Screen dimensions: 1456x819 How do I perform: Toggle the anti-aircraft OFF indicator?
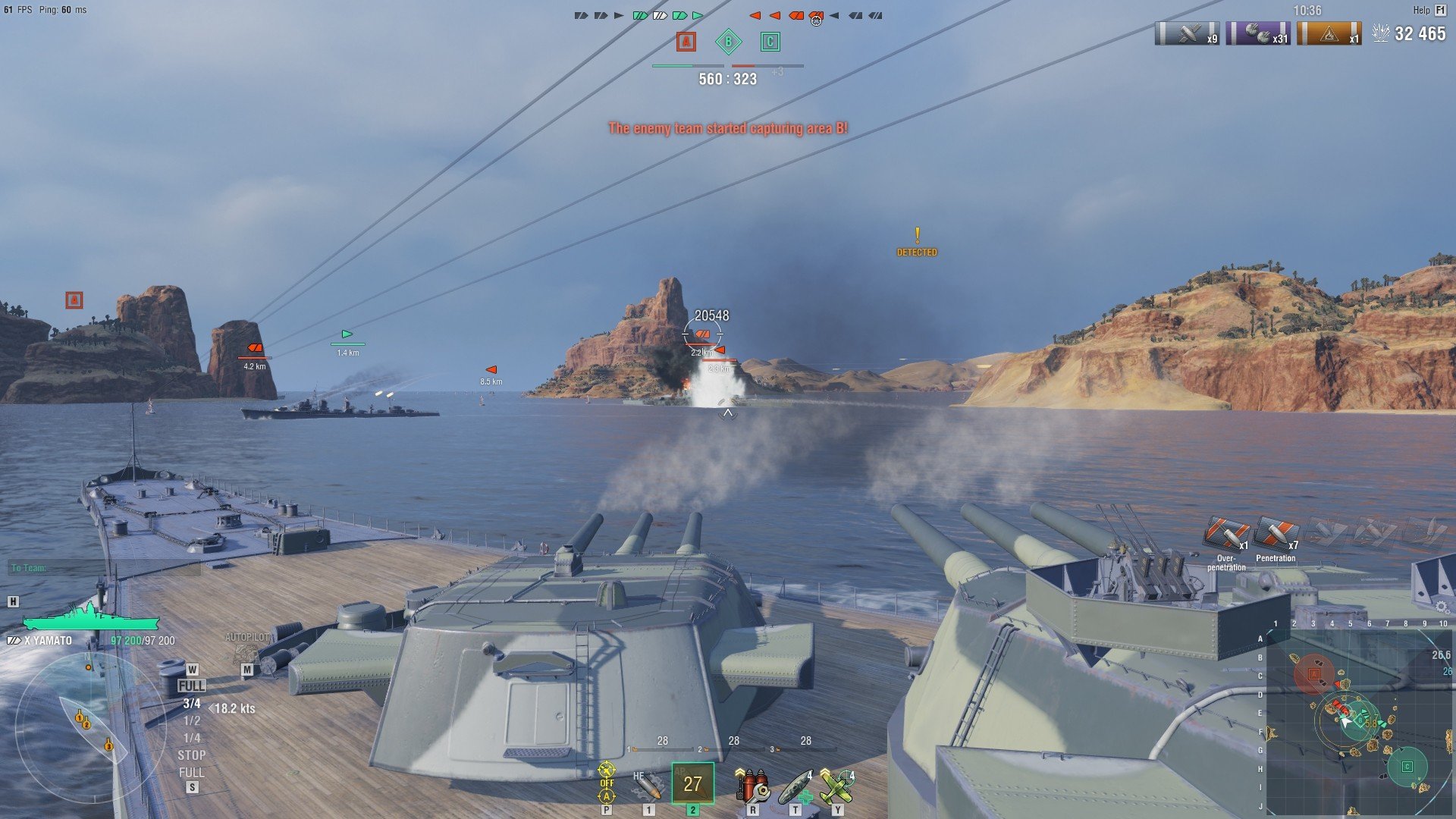click(x=607, y=783)
